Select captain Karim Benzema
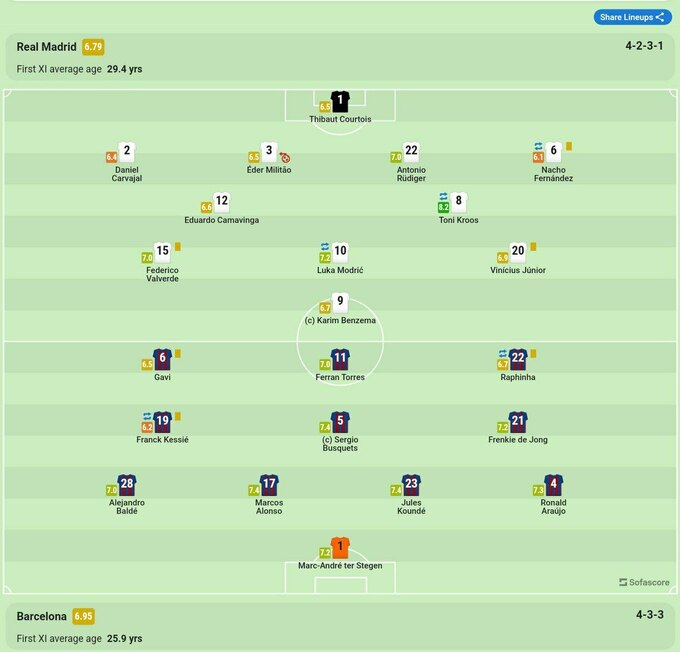Screen dimensions: 680x652 pyautogui.click(x=340, y=303)
